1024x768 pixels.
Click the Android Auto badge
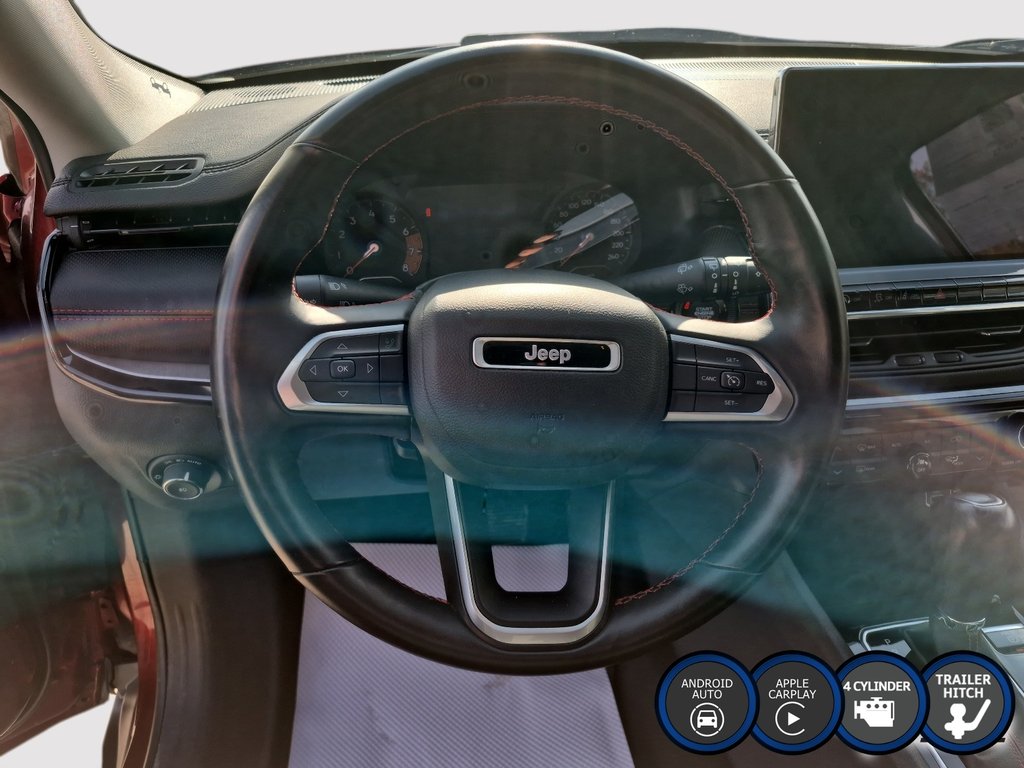pyautogui.click(x=707, y=702)
